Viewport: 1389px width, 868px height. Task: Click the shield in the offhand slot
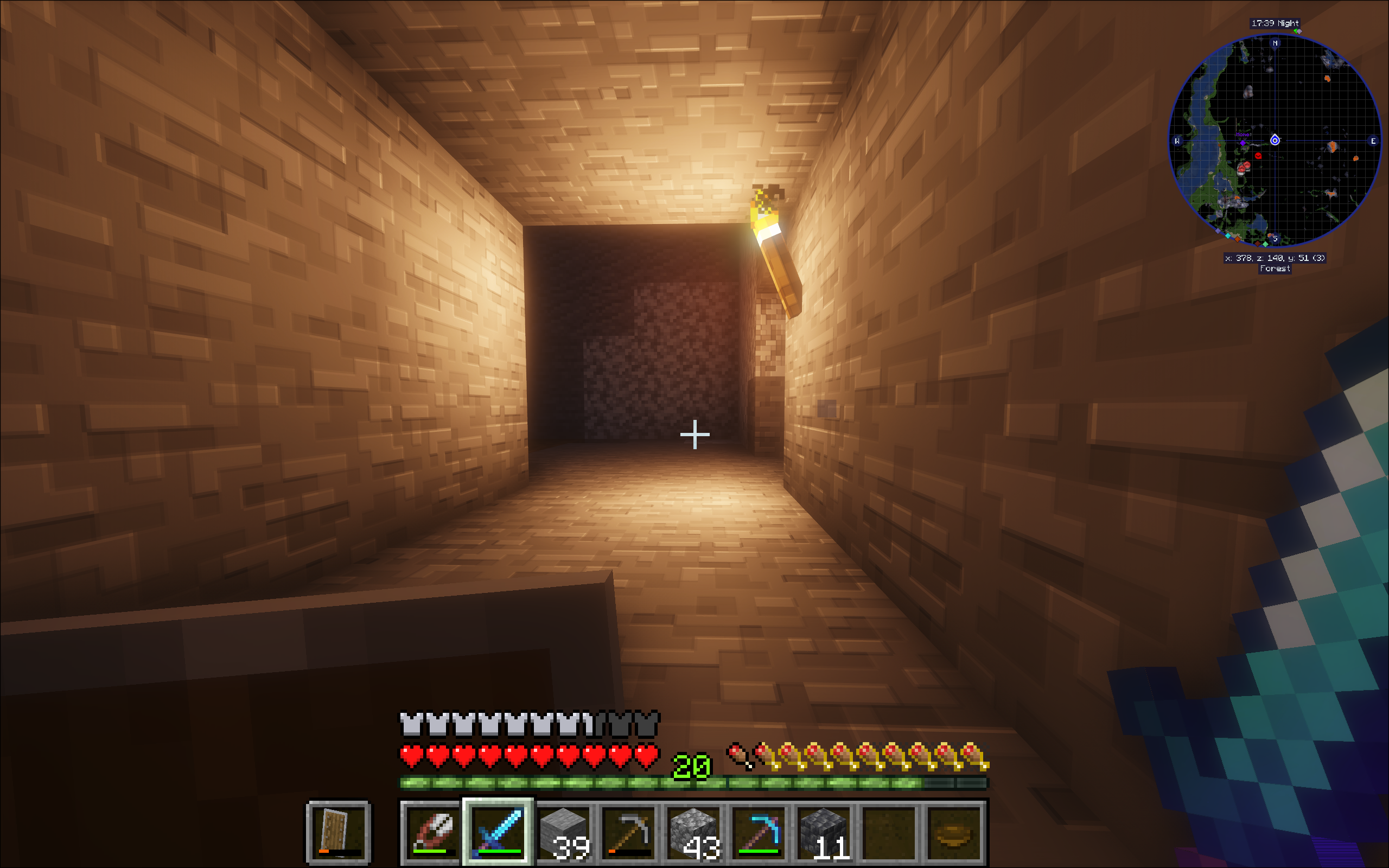click(339, 831)
